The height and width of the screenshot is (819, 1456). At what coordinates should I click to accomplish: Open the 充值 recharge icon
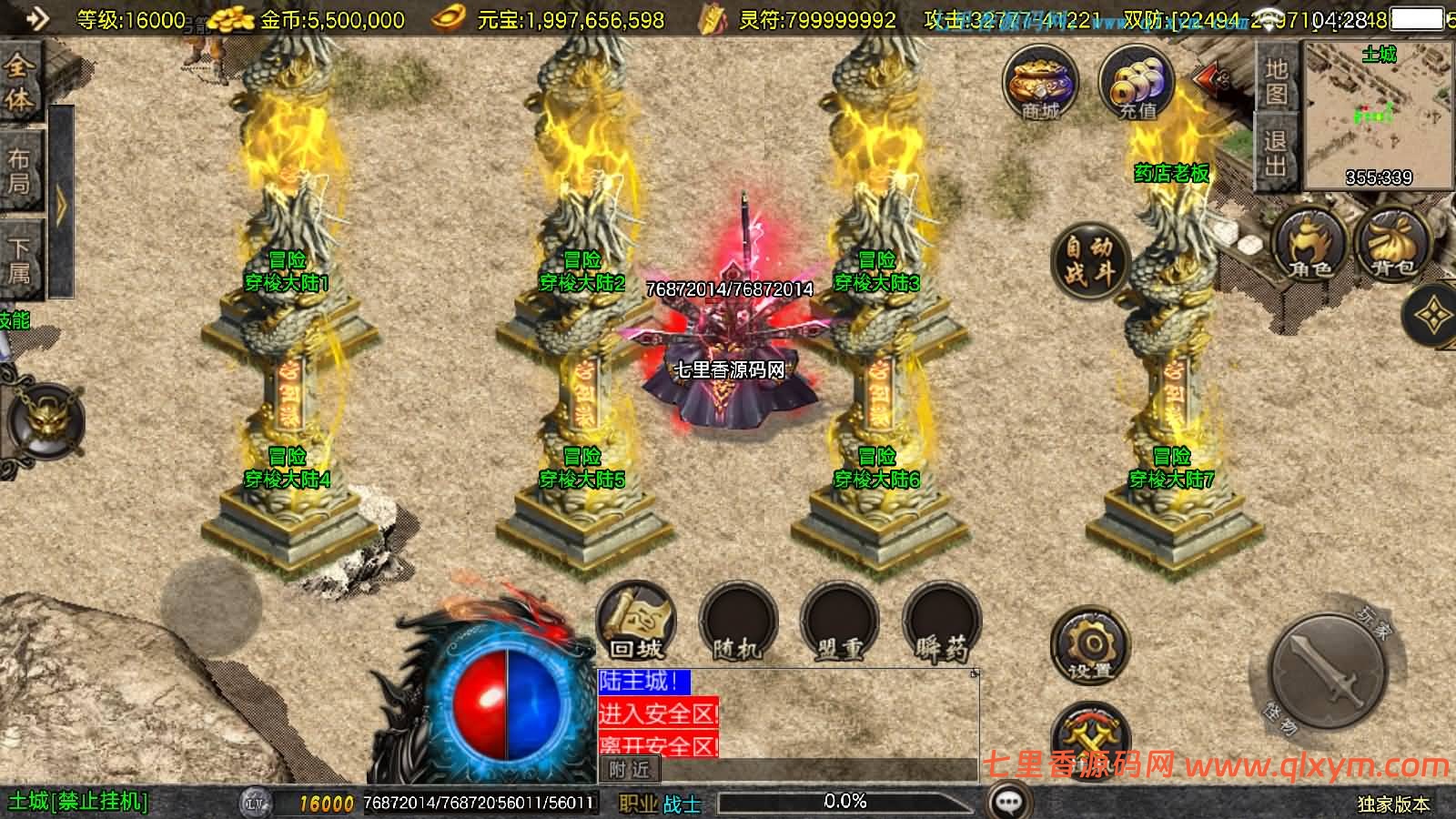tap(1137, 84)
